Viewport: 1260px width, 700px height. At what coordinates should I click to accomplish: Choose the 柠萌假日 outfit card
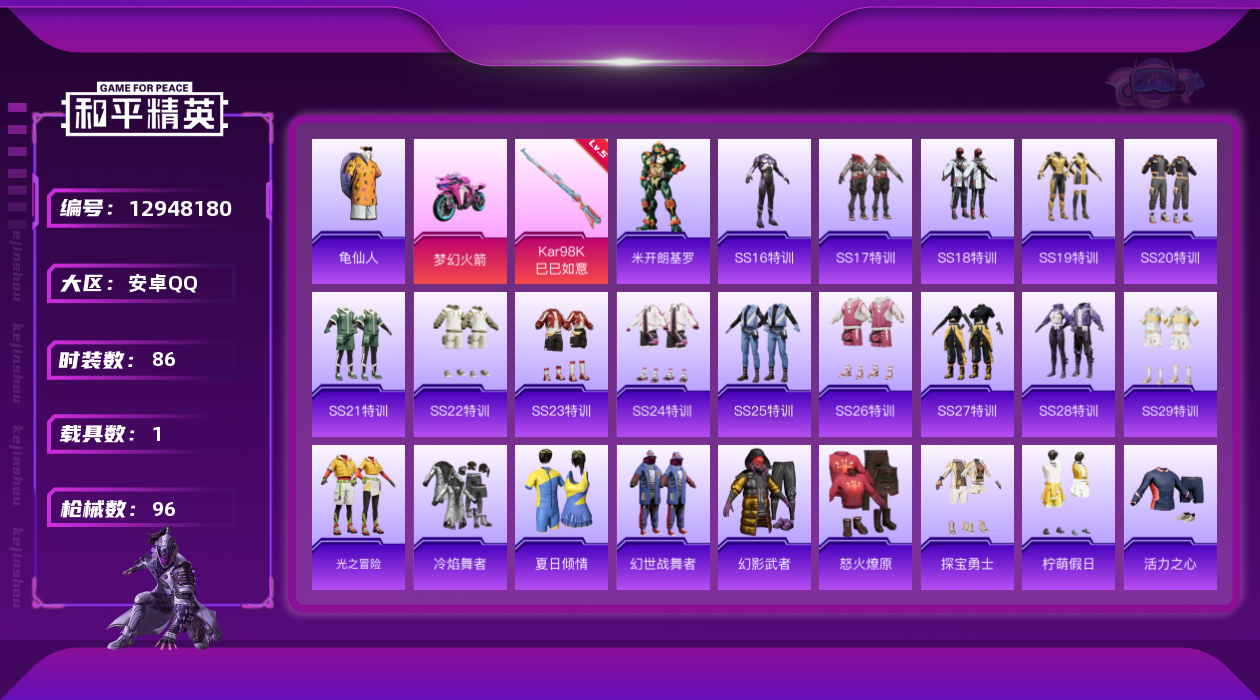point(1068,517)
